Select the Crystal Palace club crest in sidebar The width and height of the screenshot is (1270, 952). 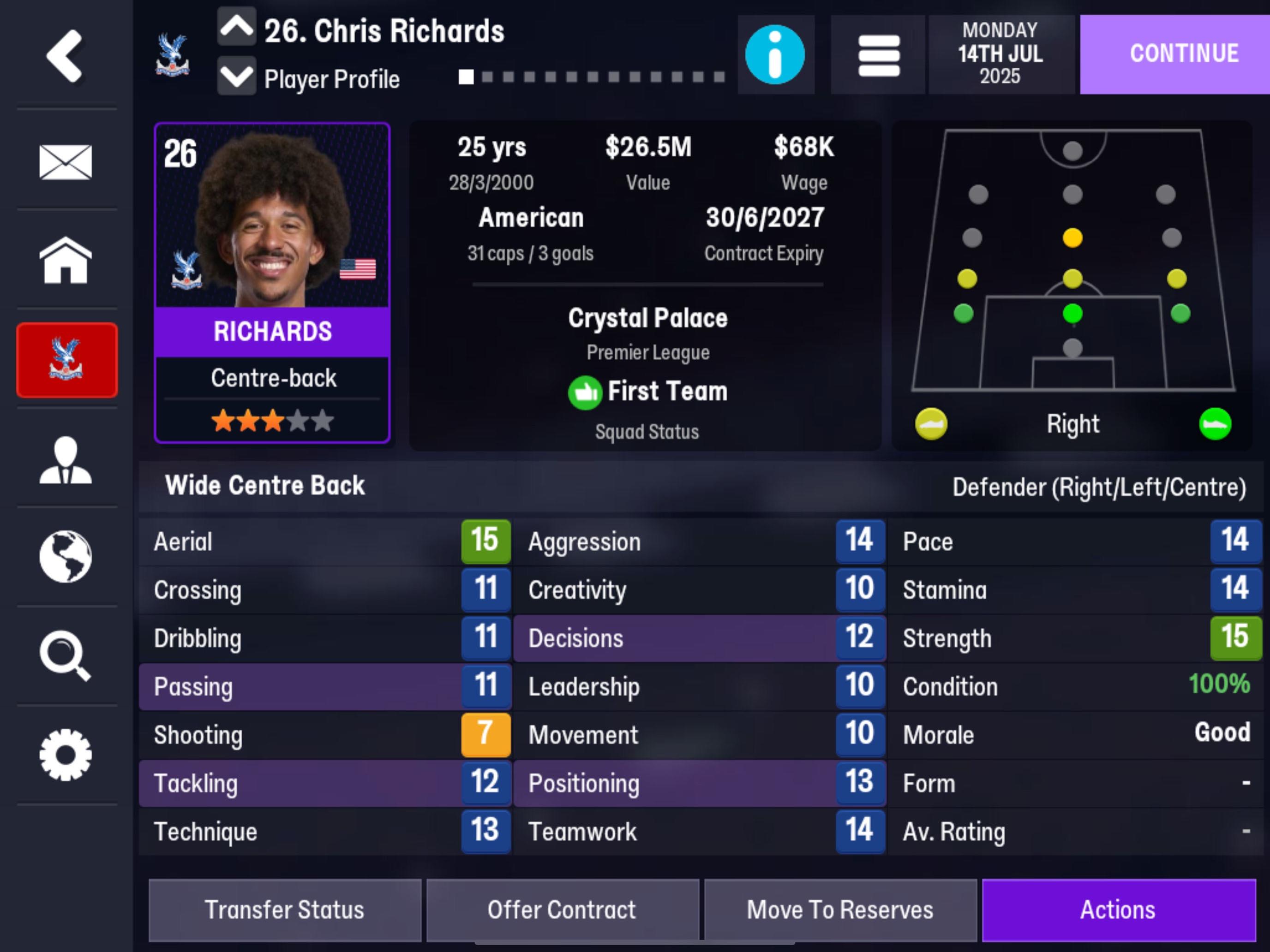(x=67, y=360)
